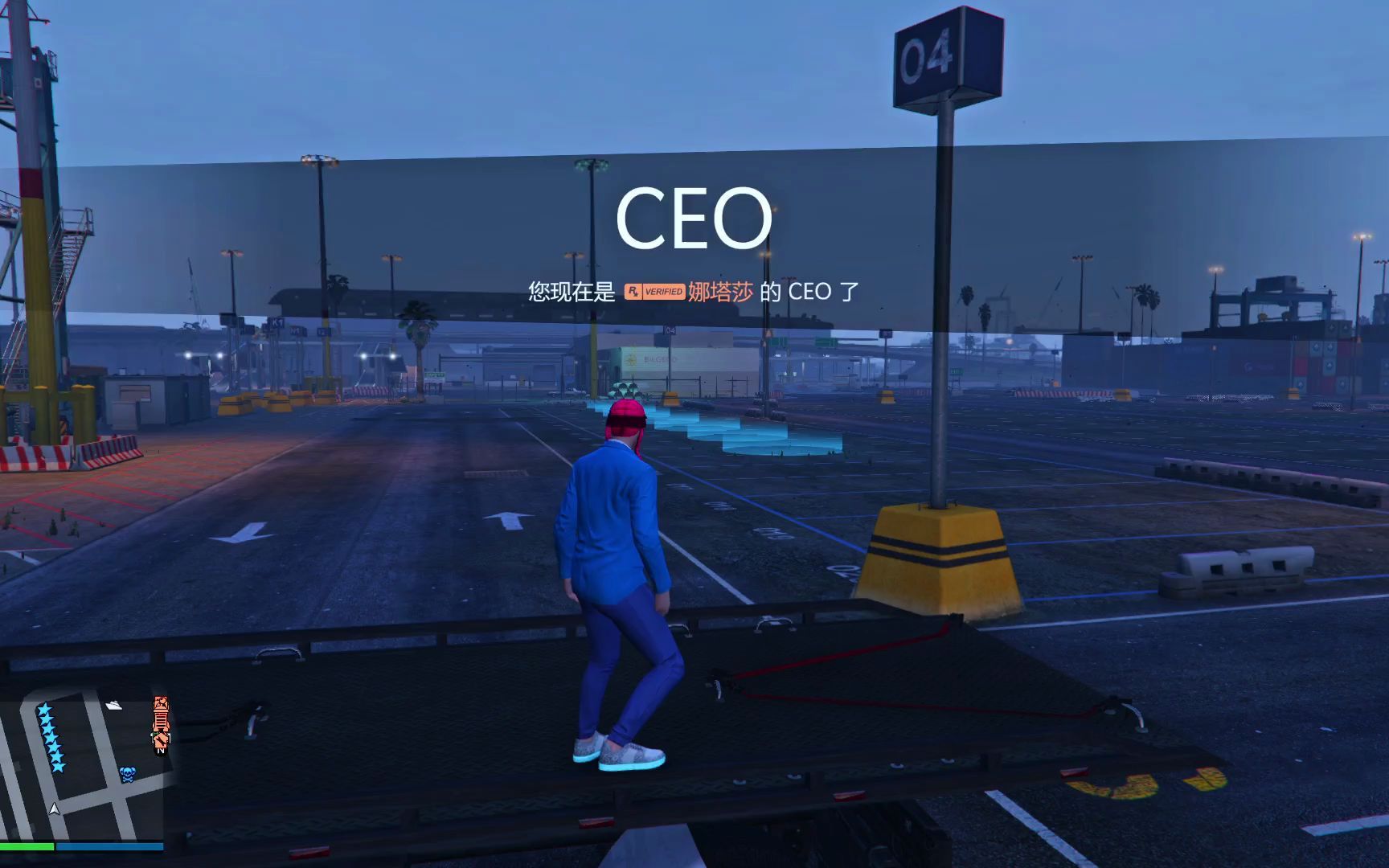The width and height of the screenshot is (1389, 868).
Task: Click the white boat blip on the minimap
Action: (x=114, y=706)
